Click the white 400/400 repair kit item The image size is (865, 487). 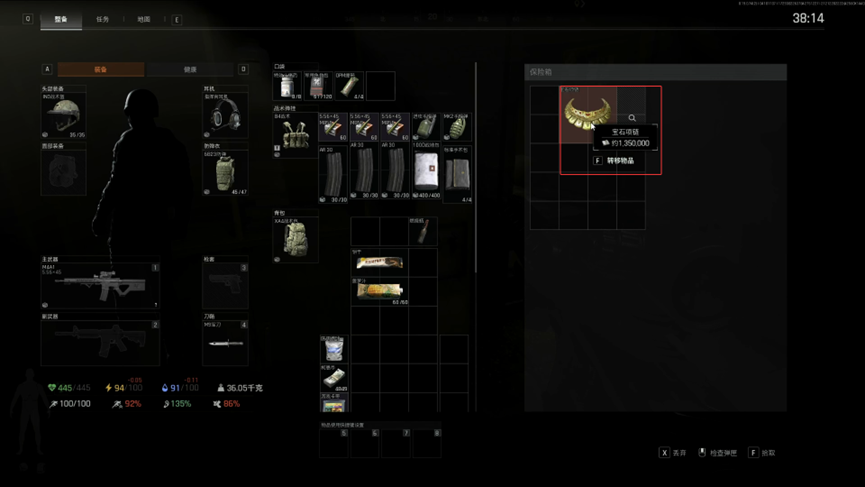(425, 173)
